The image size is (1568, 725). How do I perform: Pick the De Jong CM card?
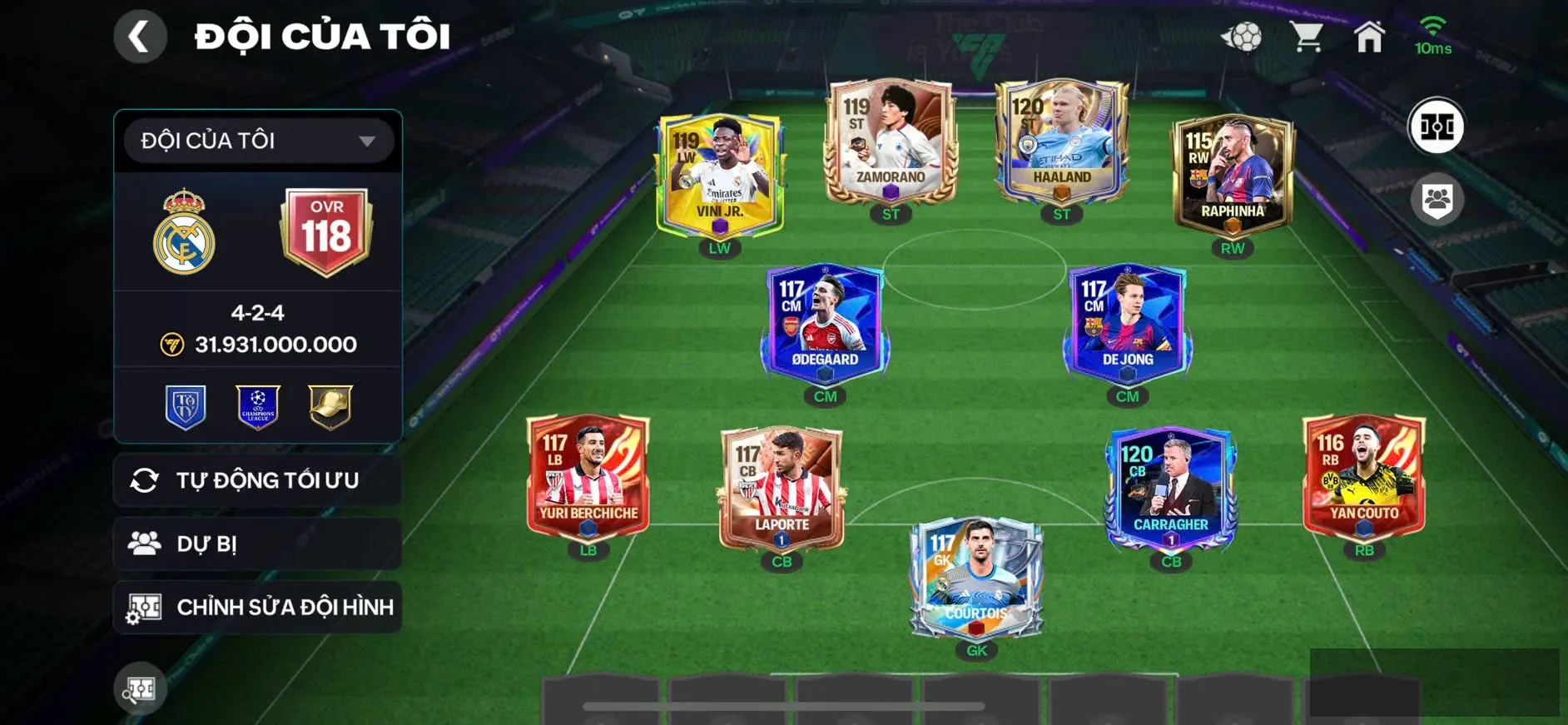point(1128,323)
